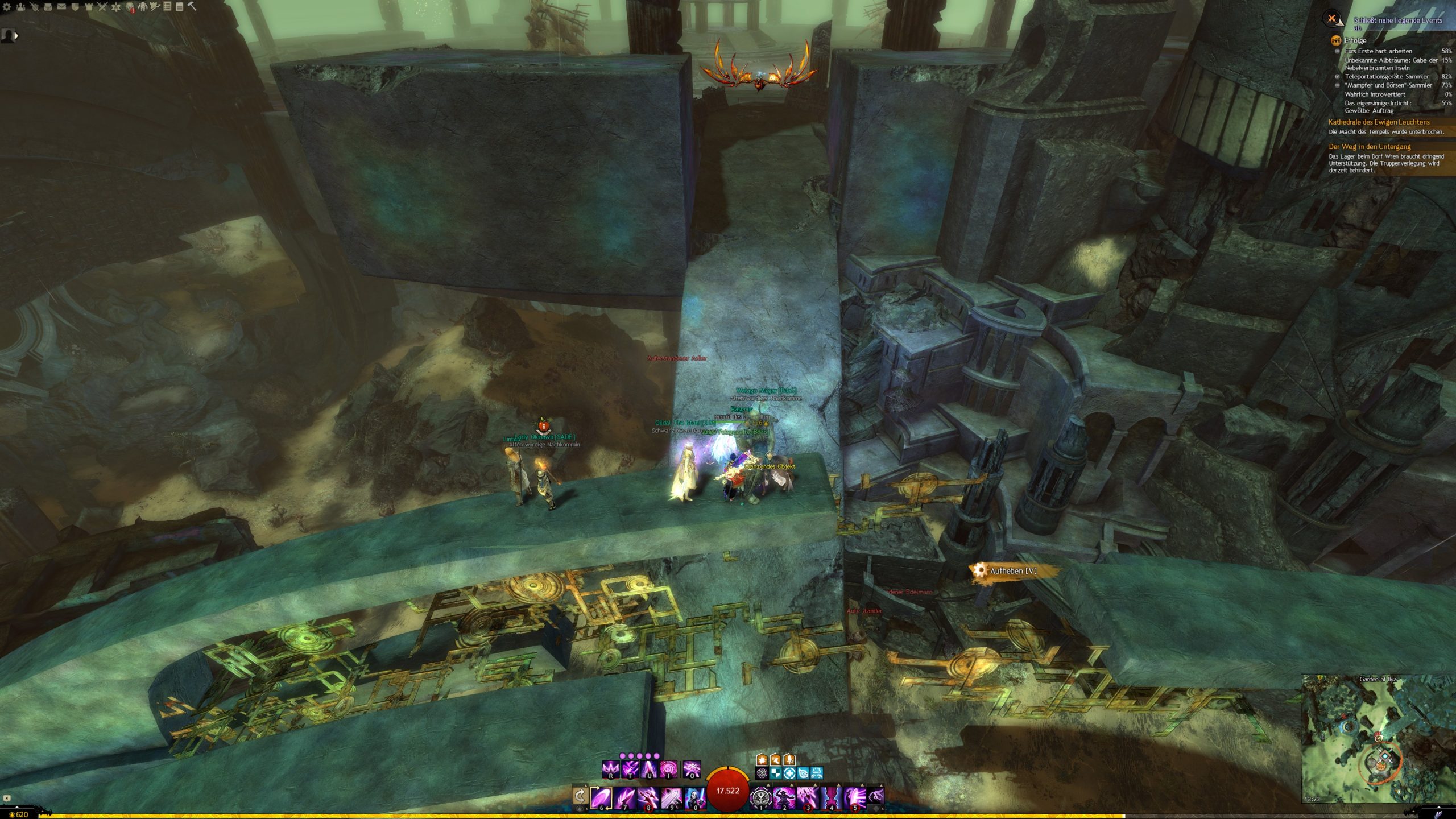Image resolution: width=1456 pixels, height=819 pixels.
Task: Activate the crown shatter skill R
Action: [x=611, y=770]
